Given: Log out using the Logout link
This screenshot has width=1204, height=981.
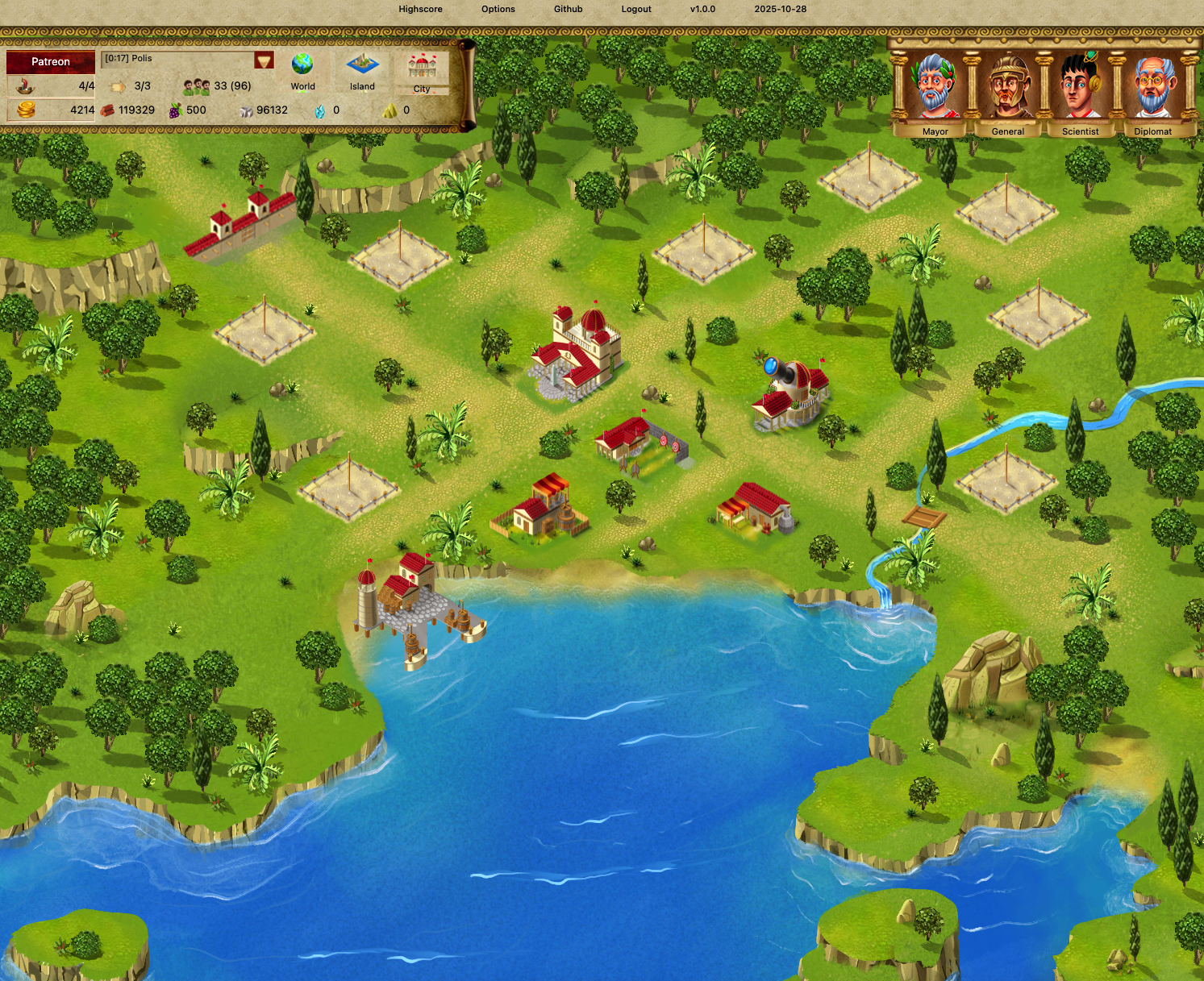Looking at the screenshot, I should click(635, 10).
